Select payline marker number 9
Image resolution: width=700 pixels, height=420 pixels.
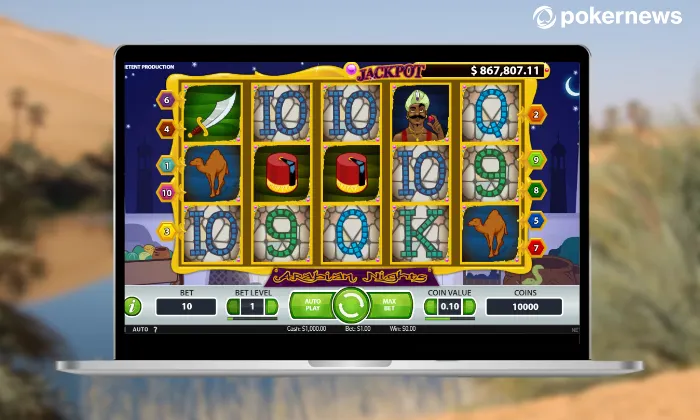[536, 160]
